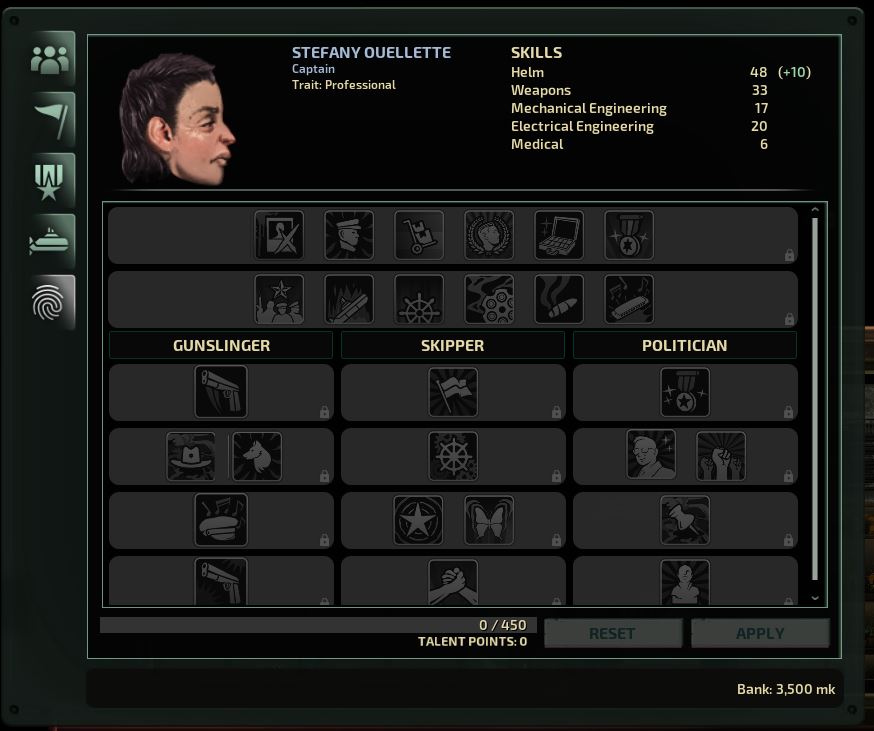874x731 pixels.
Task: Apply the talent changes
Action: pos(760,633)
